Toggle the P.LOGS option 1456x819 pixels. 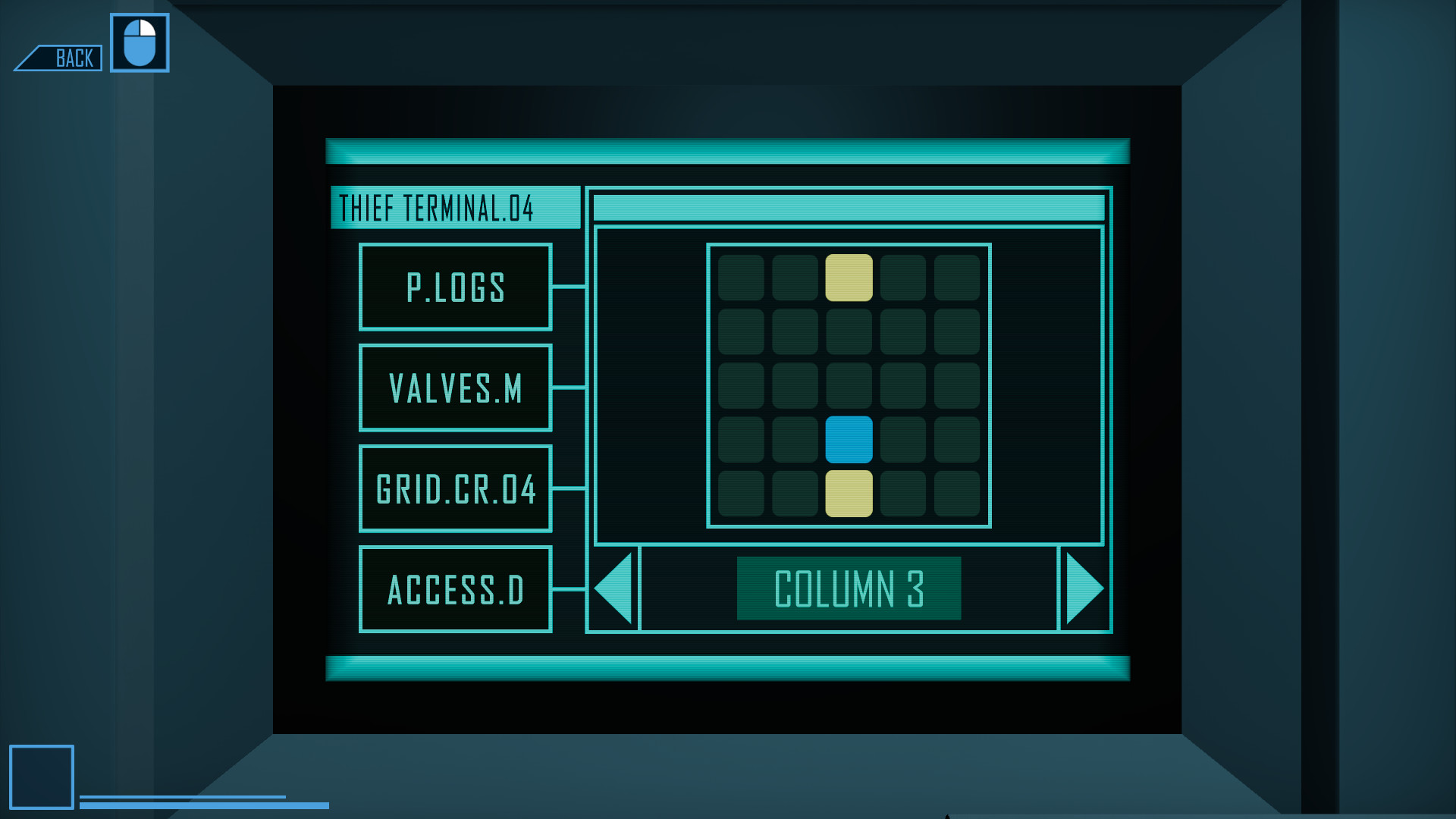coord(455,287)
